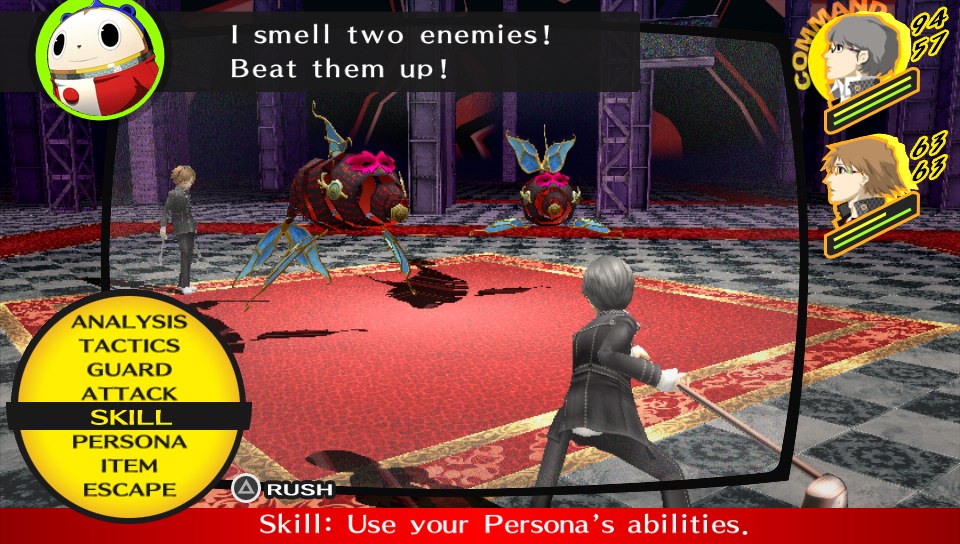Choose the Guard command
Image resolution: width=960 pixels, height=544 pixels.
(x=129, y=370)
